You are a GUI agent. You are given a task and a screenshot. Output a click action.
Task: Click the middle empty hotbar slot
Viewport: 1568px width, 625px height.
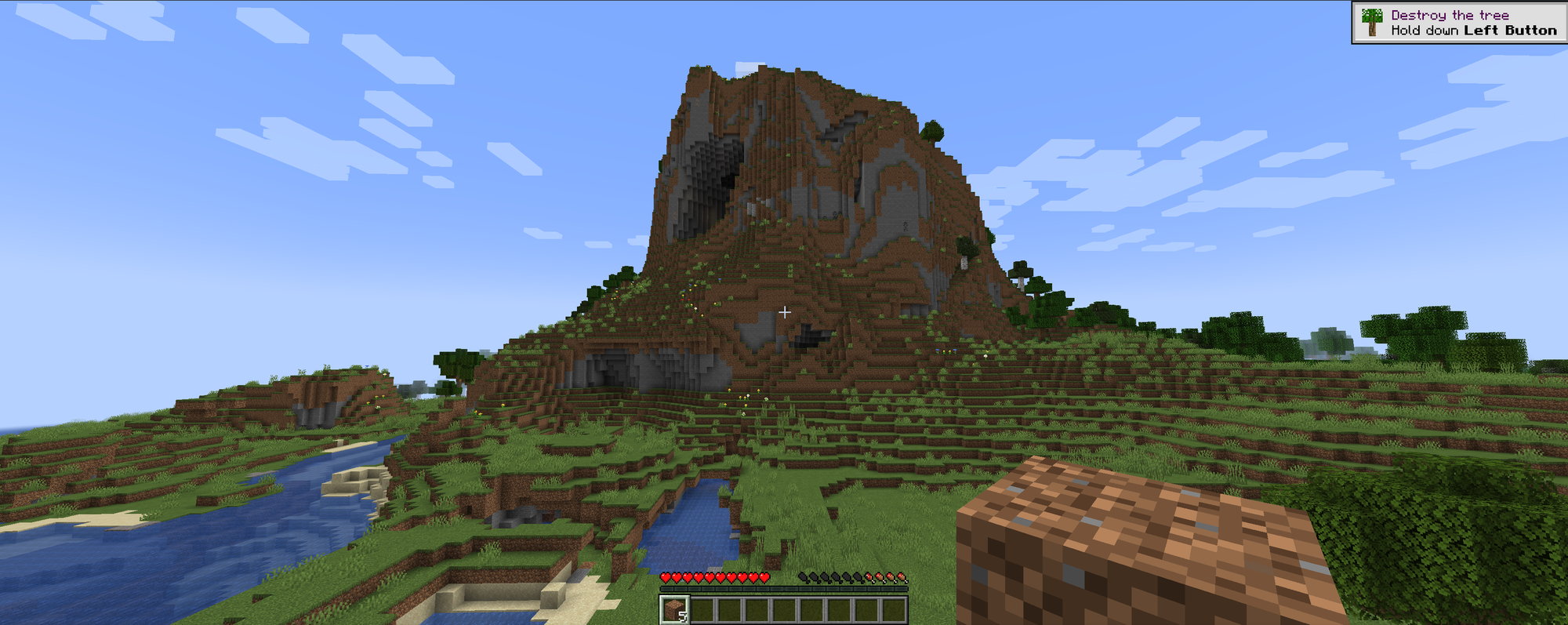[x=786, y=611]
